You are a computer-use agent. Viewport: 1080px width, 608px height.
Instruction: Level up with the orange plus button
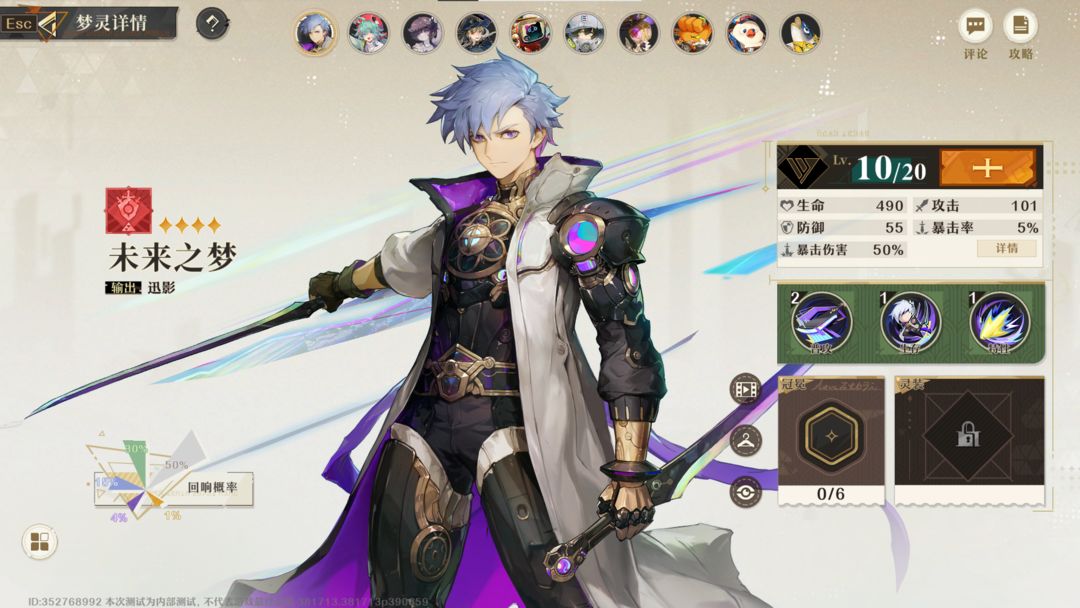click(x=987, y=167)
